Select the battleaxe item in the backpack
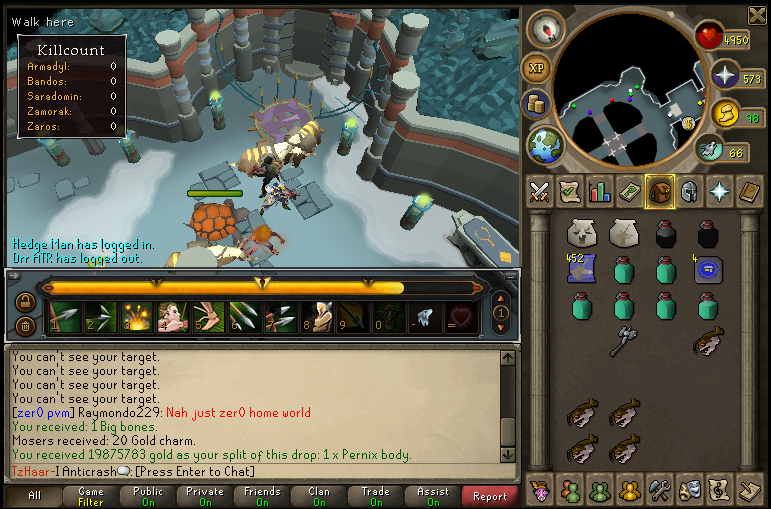The image size is (771, 509). point(624,340)
